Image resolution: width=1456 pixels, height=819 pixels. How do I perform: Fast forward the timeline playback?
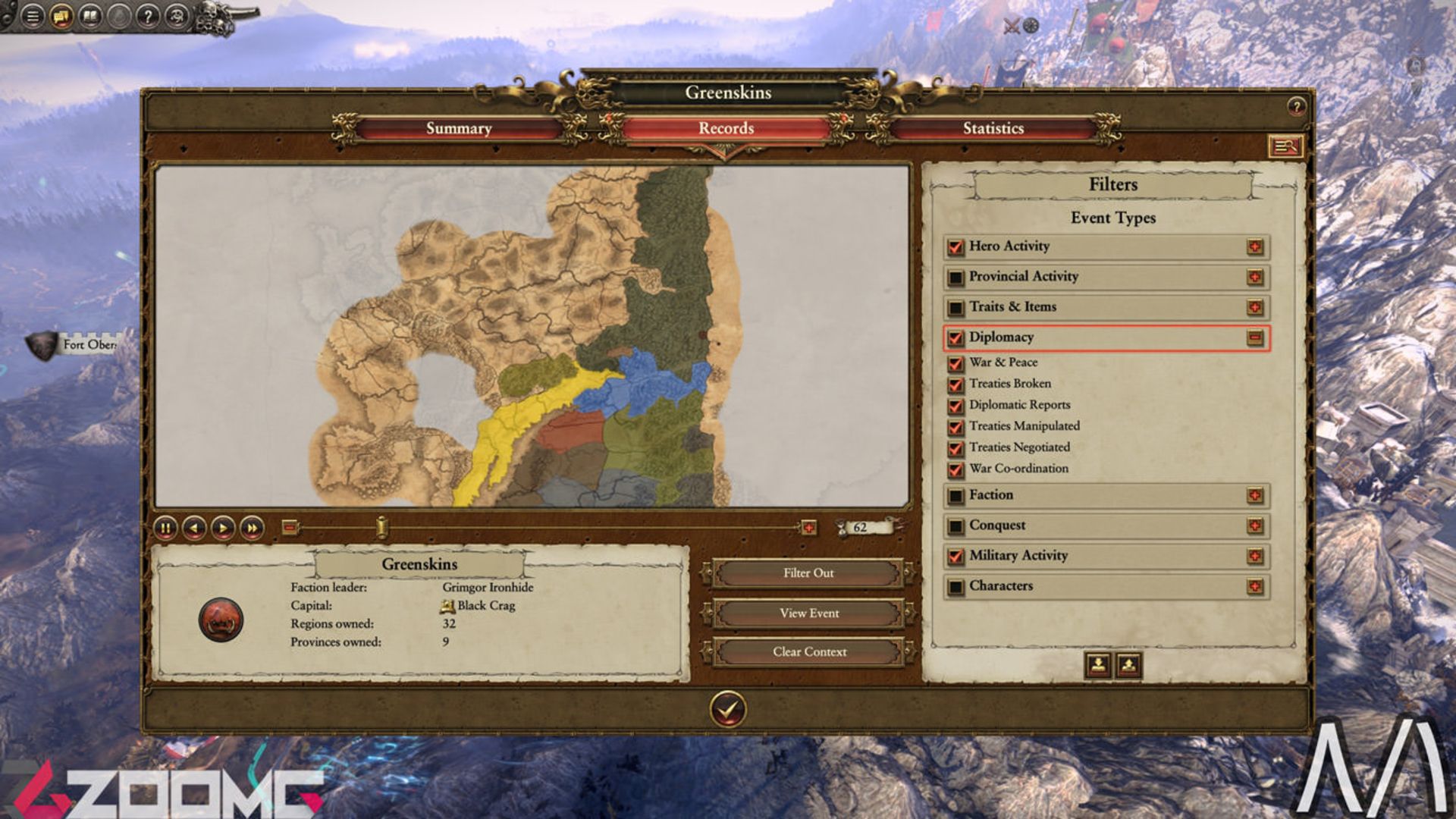pyautogui.click(x=252, y=528)
